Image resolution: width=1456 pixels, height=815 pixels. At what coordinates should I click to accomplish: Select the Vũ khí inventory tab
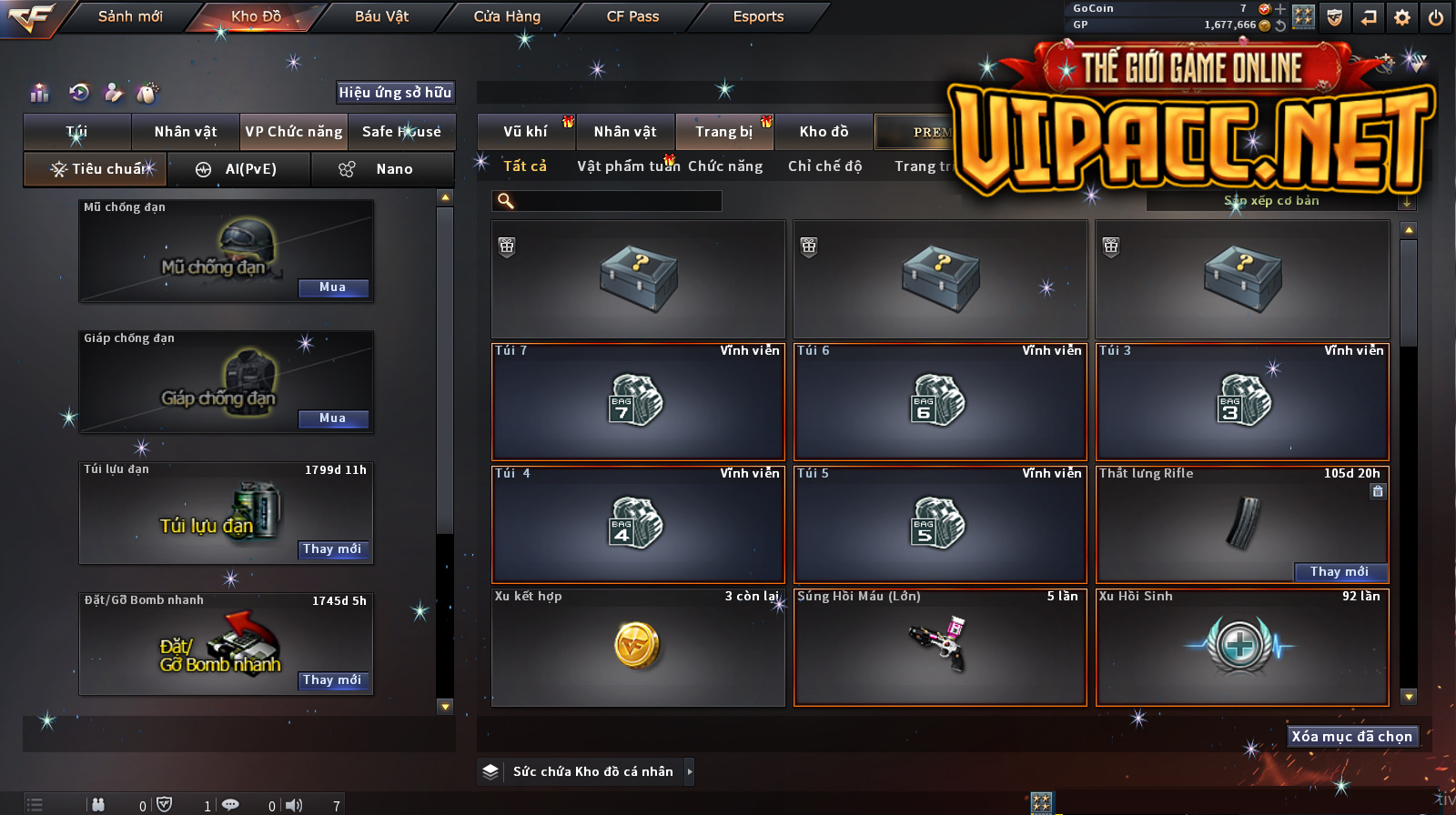pos(526,132)
